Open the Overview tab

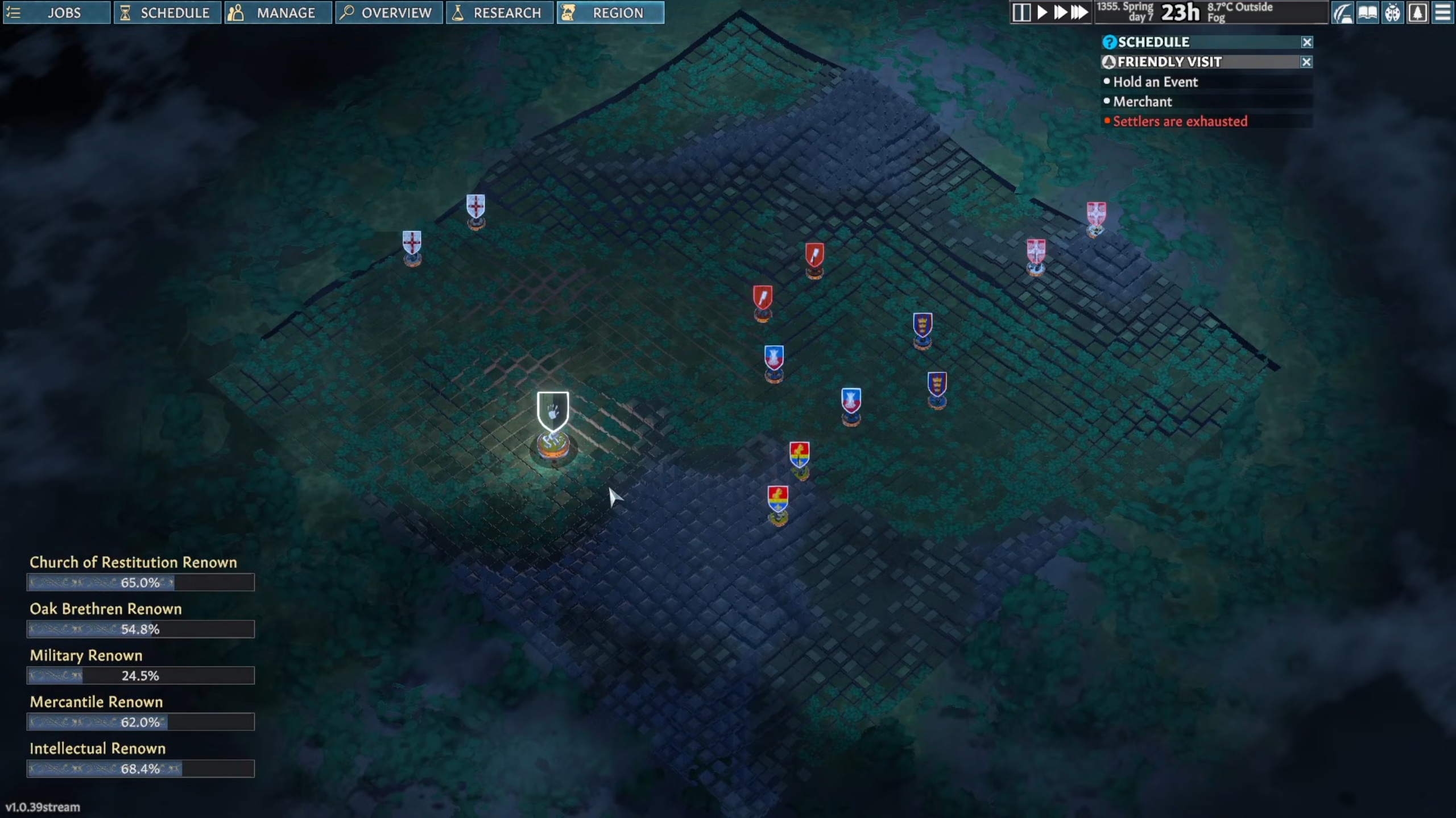click(x=388, y=13)
